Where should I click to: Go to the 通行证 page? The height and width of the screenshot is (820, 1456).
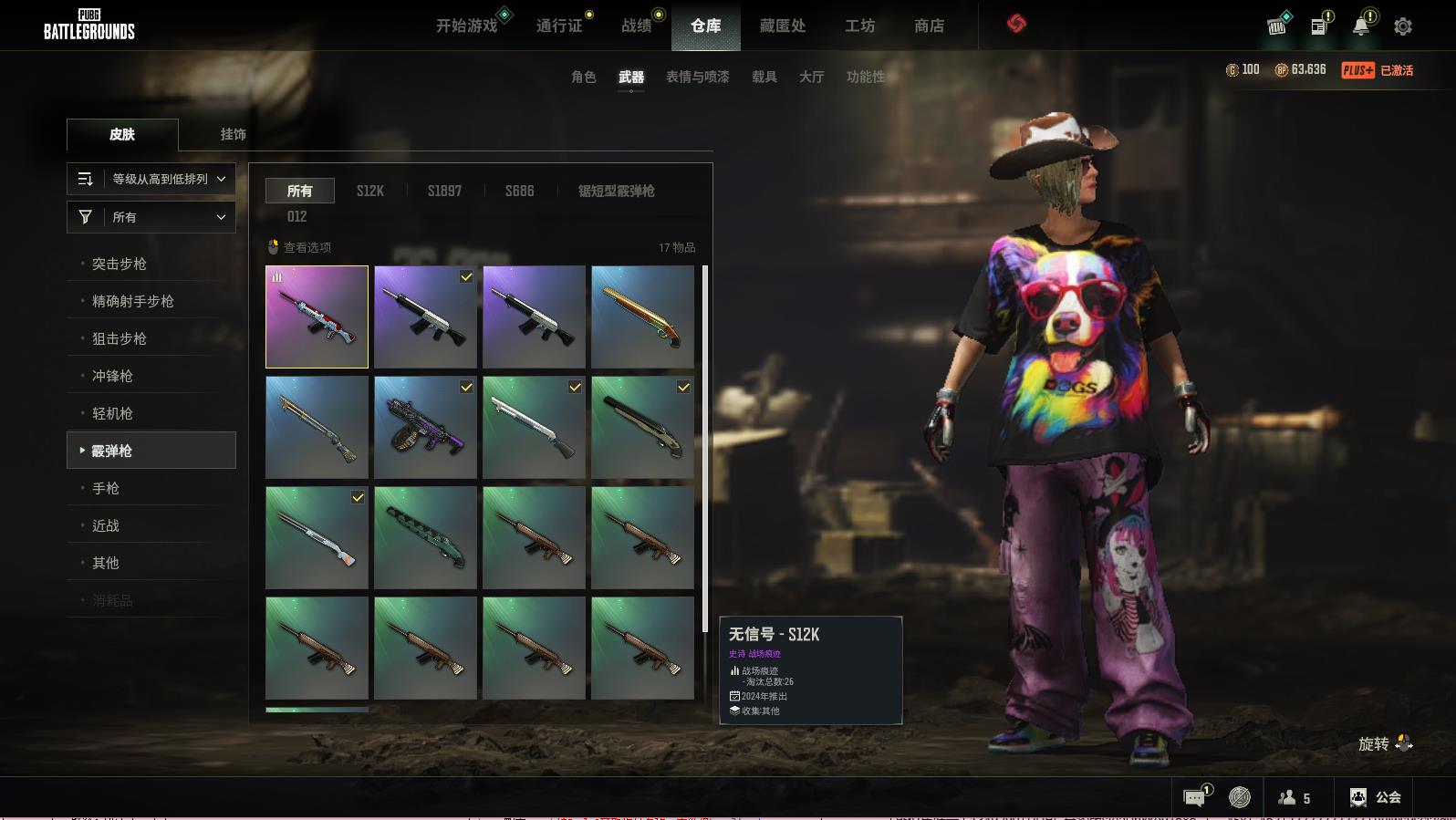pos(558,26)
